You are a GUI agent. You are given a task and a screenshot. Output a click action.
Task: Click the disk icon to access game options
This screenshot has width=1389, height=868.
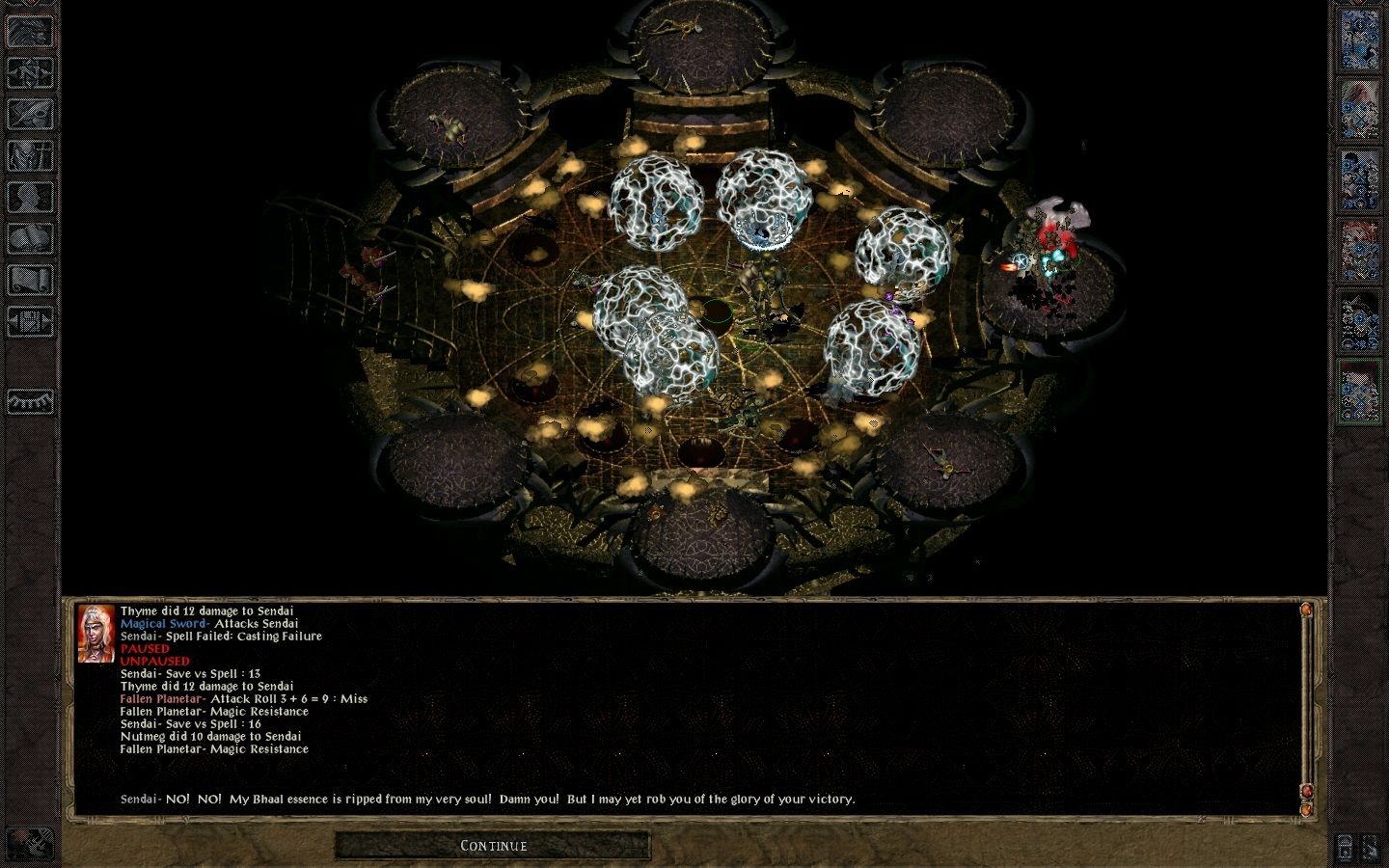click(x=30, y=322)
